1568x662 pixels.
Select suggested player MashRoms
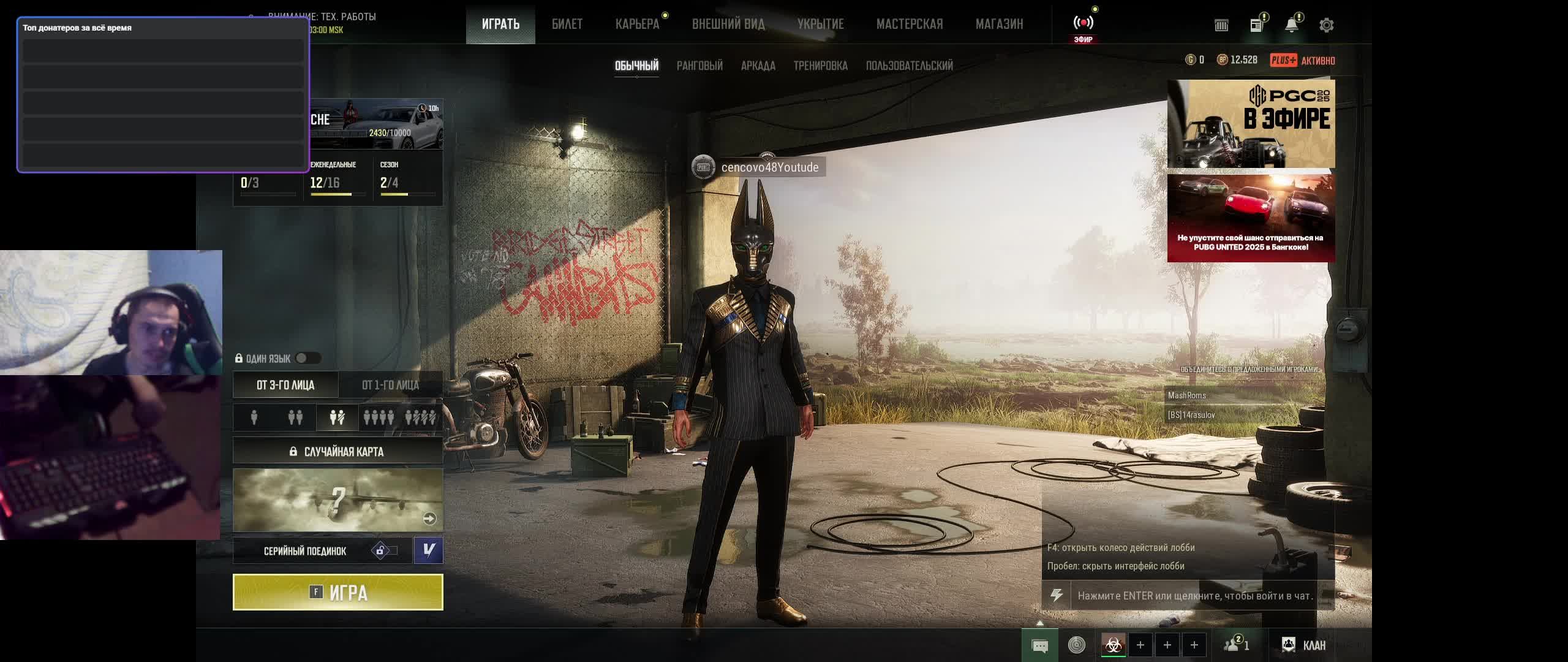coord(1187,395)
